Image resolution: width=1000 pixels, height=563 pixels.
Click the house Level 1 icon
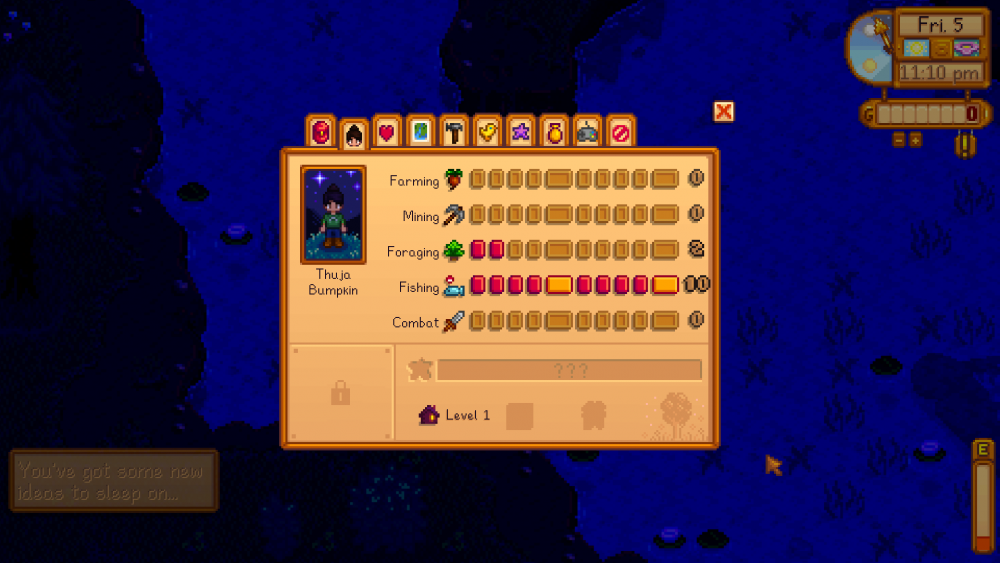429,415
